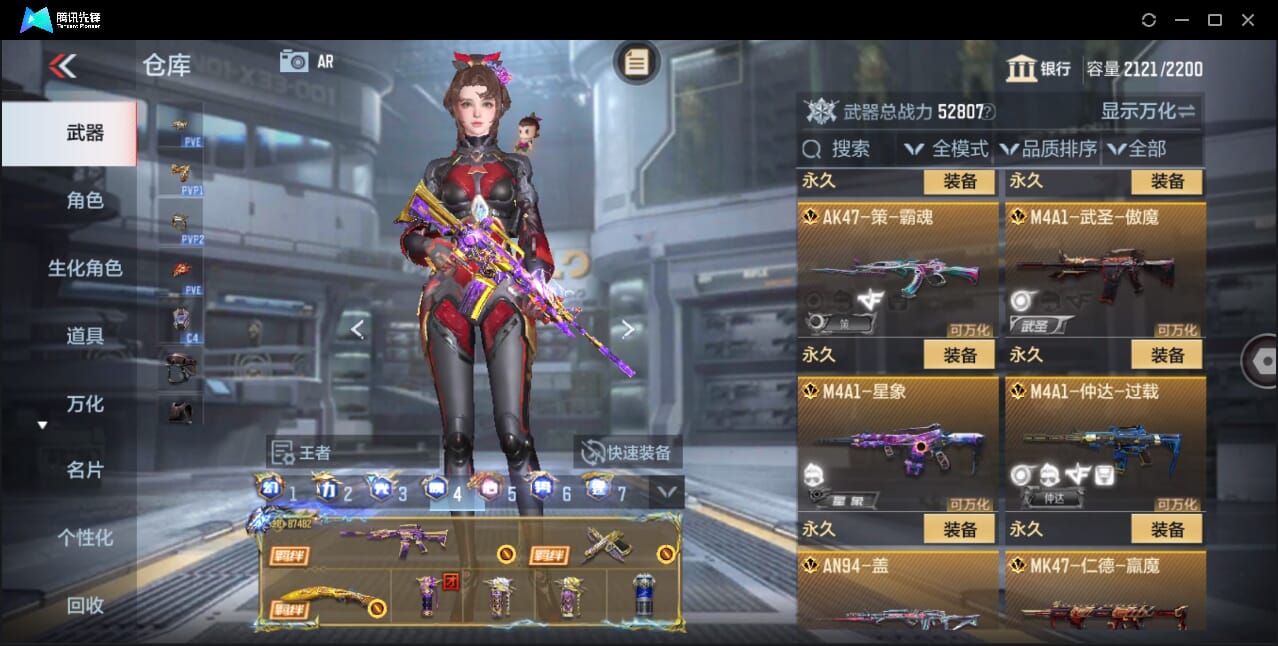The image size is (1278, 646).
Task: Click the 搜索 weapon search field
Action: click(846, 149)
